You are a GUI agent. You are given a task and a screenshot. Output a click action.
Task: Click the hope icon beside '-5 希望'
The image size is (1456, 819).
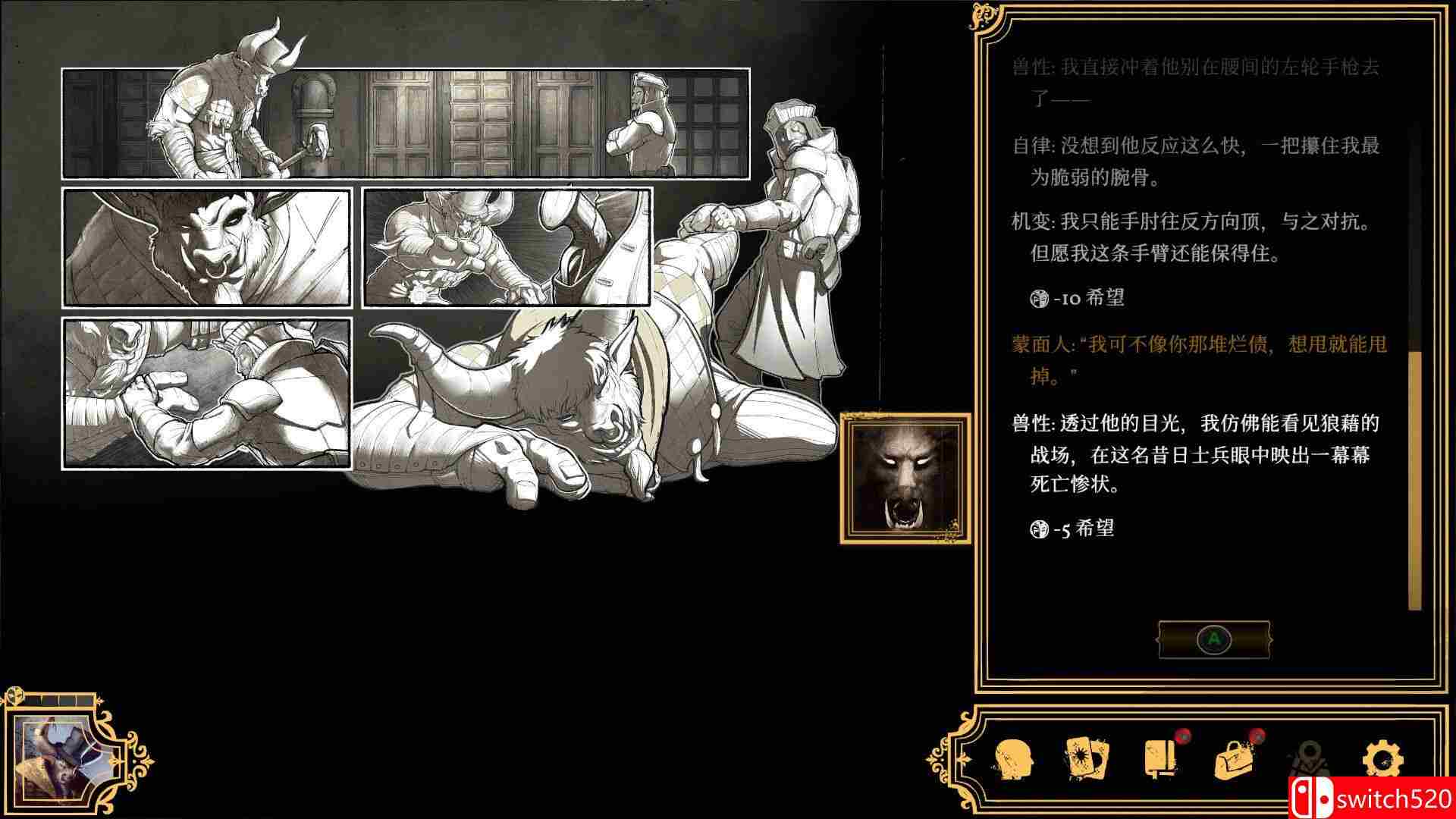click(x=1040, y=529)
